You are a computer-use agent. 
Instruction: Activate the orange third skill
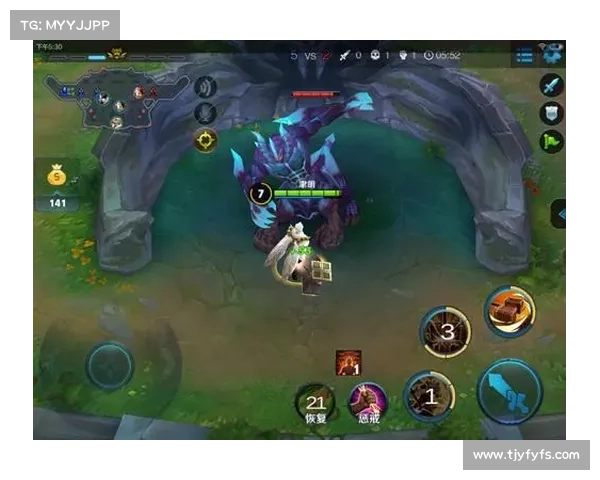pos(510,310)
